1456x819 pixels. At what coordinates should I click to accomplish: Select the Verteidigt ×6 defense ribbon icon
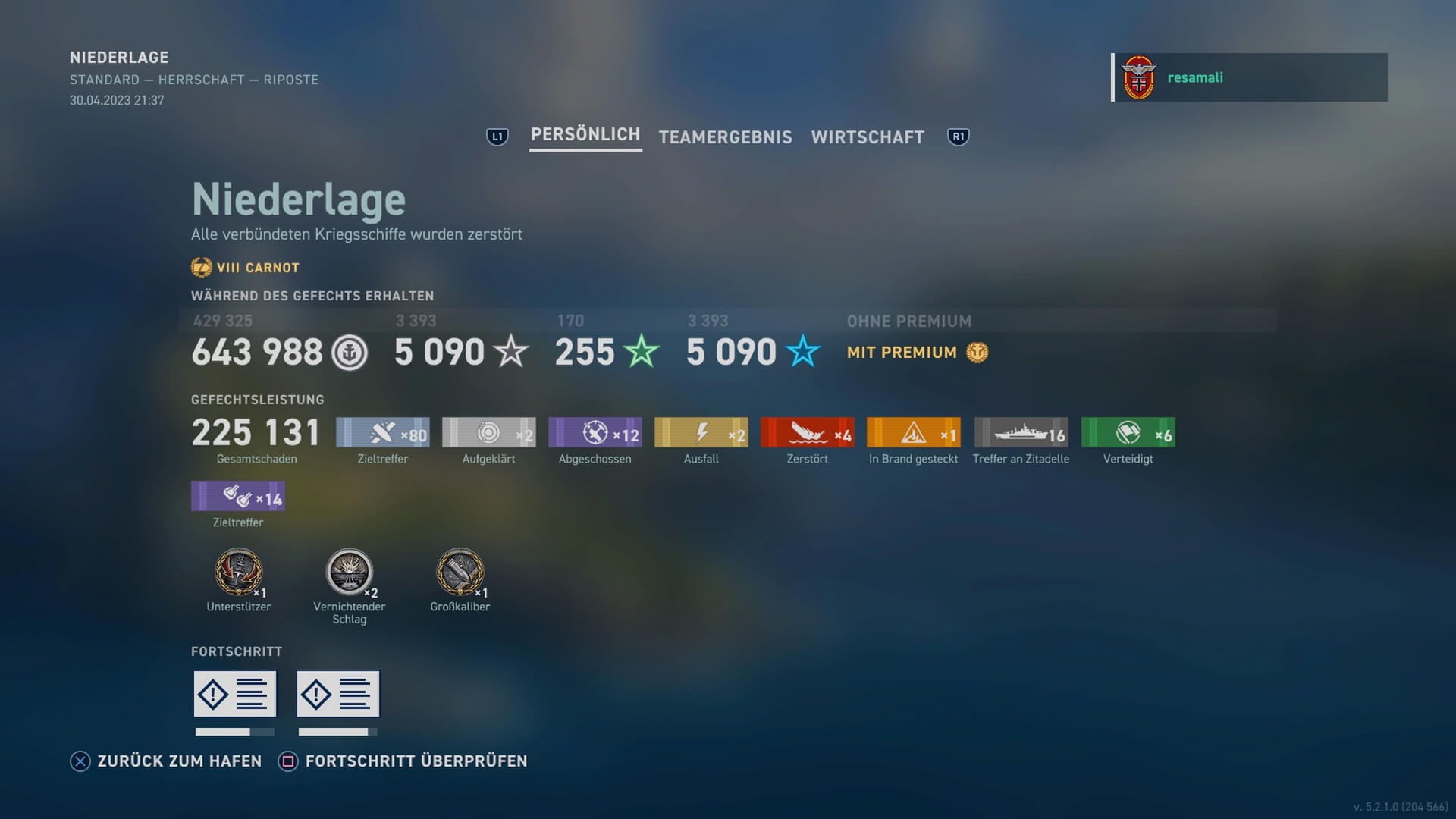(x=1128, y=432)
